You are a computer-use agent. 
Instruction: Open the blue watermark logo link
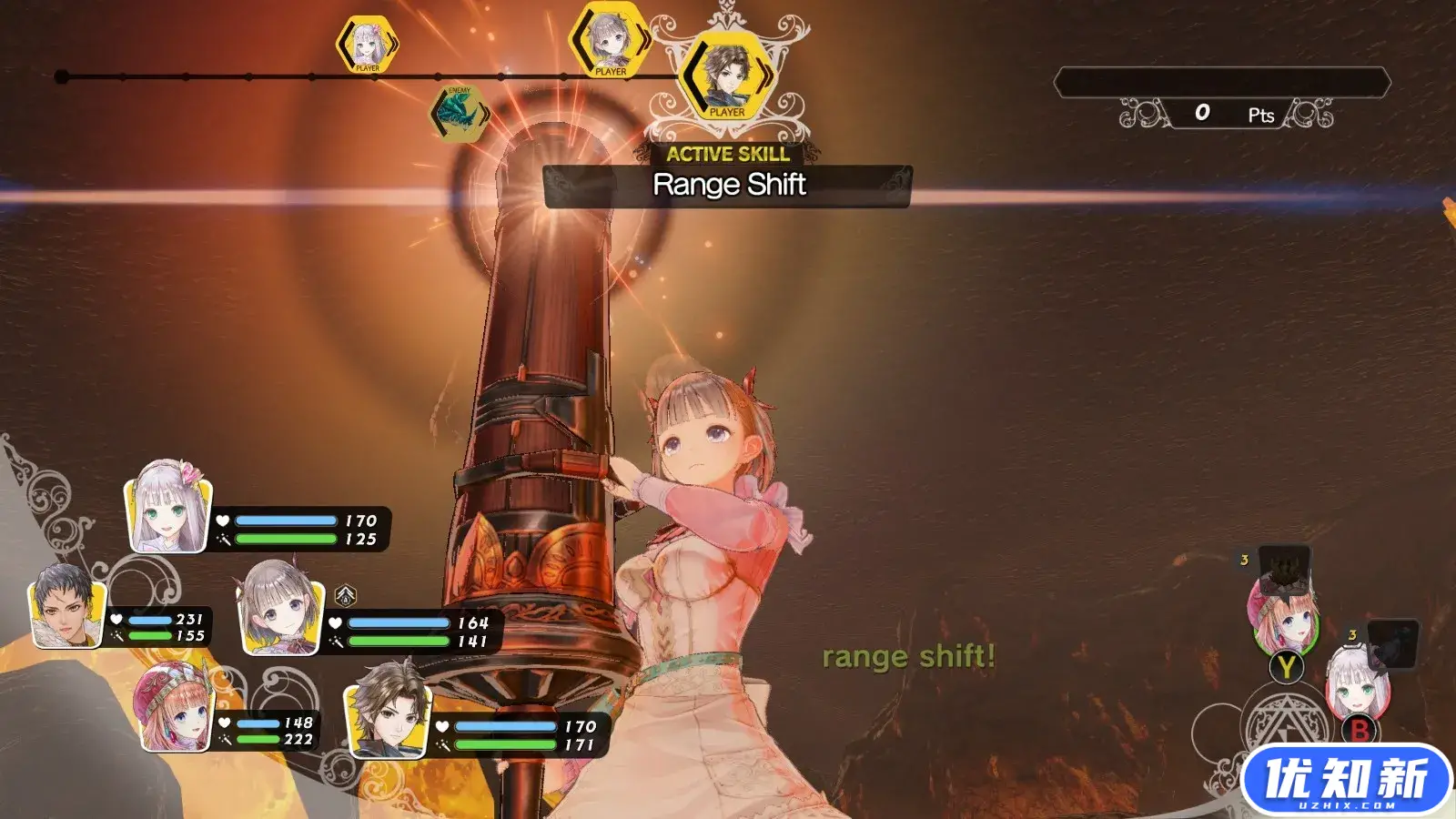[x=1345, y=780]
